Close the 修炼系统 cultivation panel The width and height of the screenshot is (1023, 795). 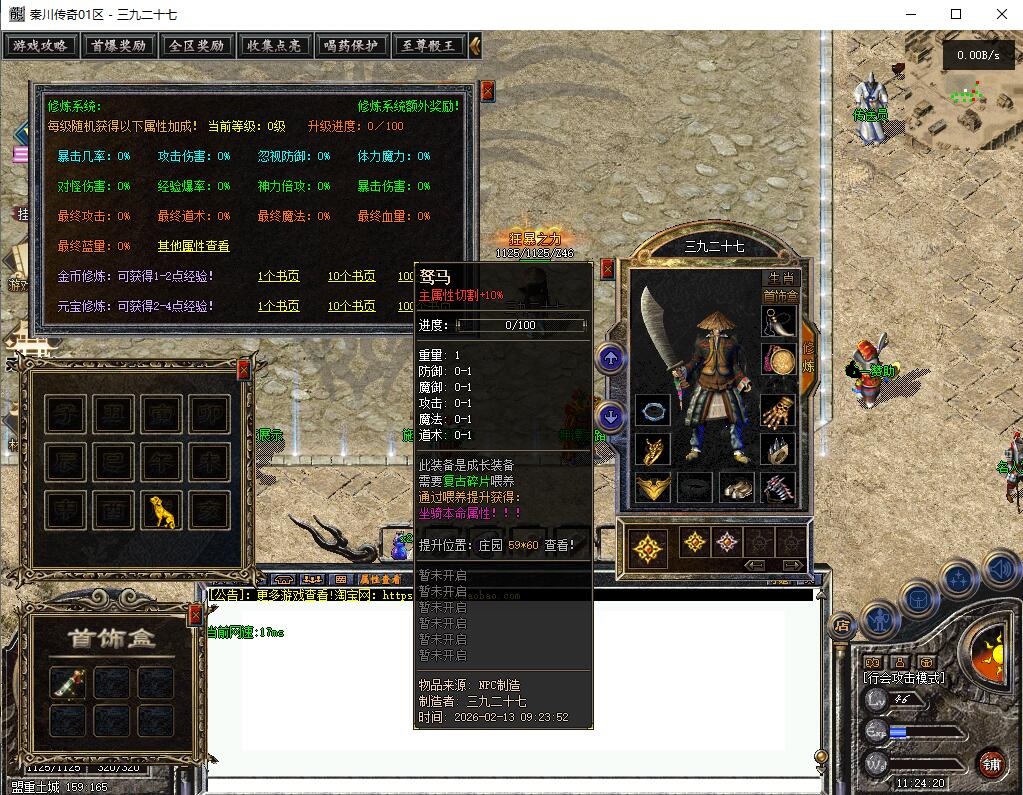pos(487,91)
